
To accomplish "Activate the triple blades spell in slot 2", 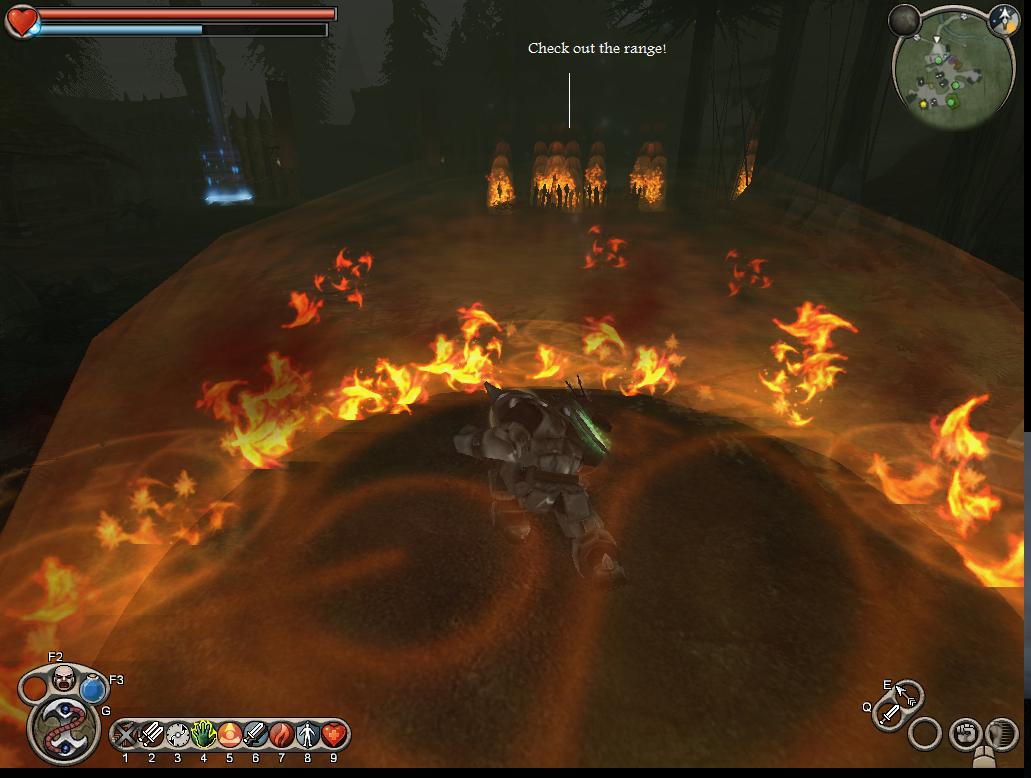I will click(152, 736).
